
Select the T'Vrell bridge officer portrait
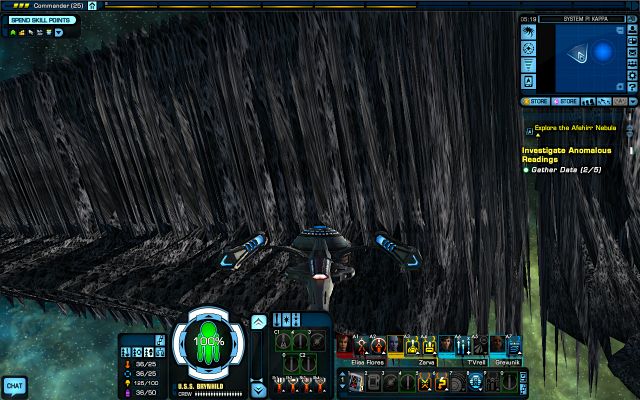(446, 344)
